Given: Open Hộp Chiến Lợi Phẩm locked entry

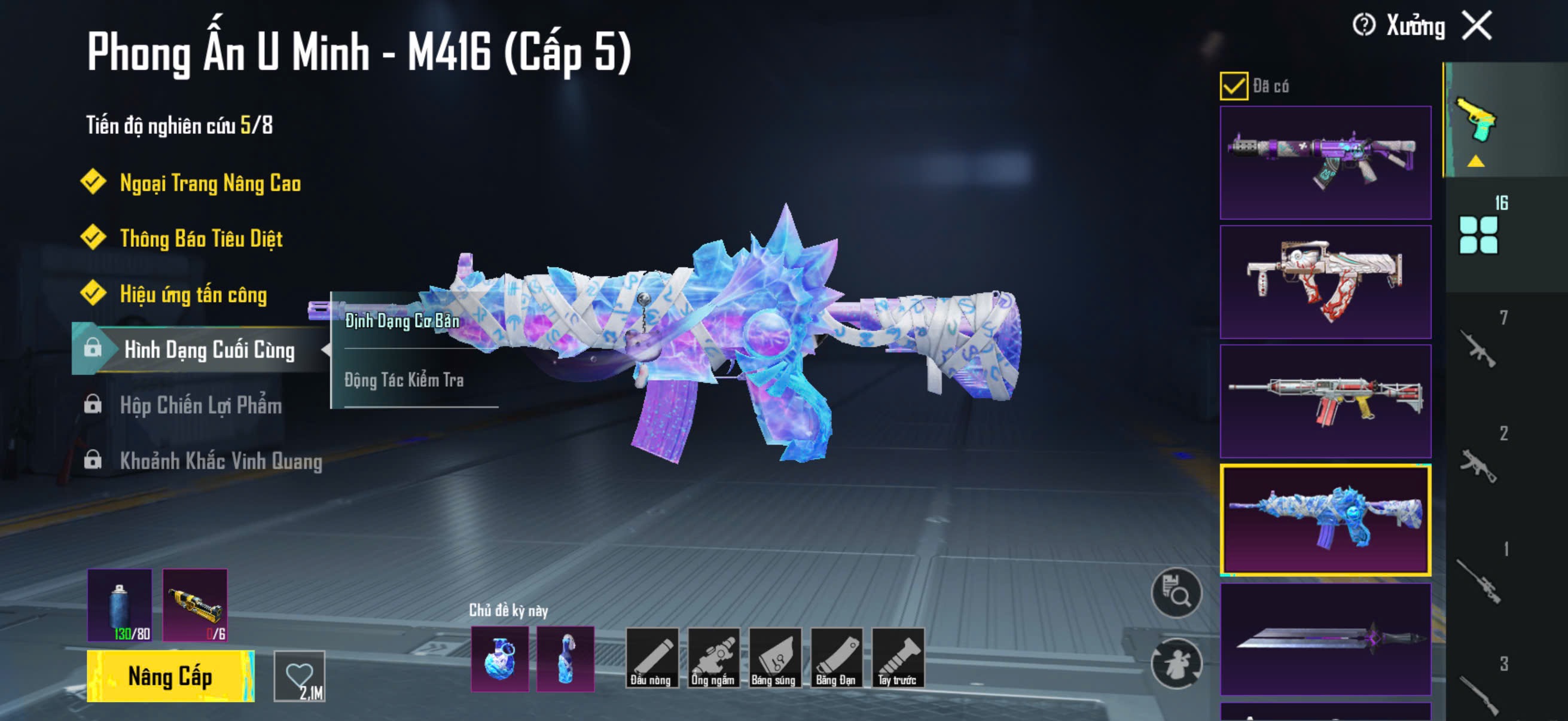Looking at the screenshot, I should 200,405.
